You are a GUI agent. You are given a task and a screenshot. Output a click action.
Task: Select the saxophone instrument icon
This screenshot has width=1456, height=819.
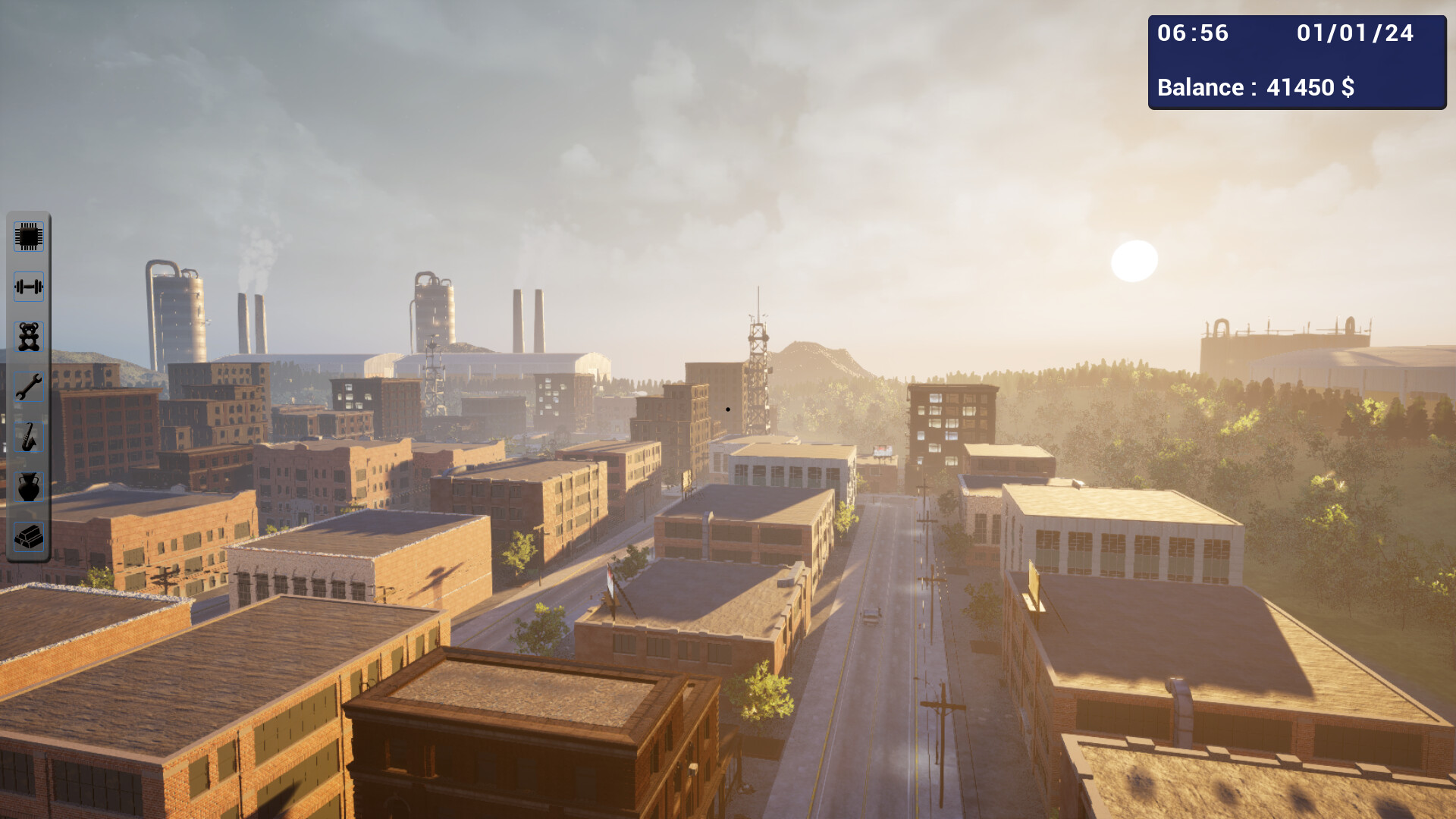[28, 436]
